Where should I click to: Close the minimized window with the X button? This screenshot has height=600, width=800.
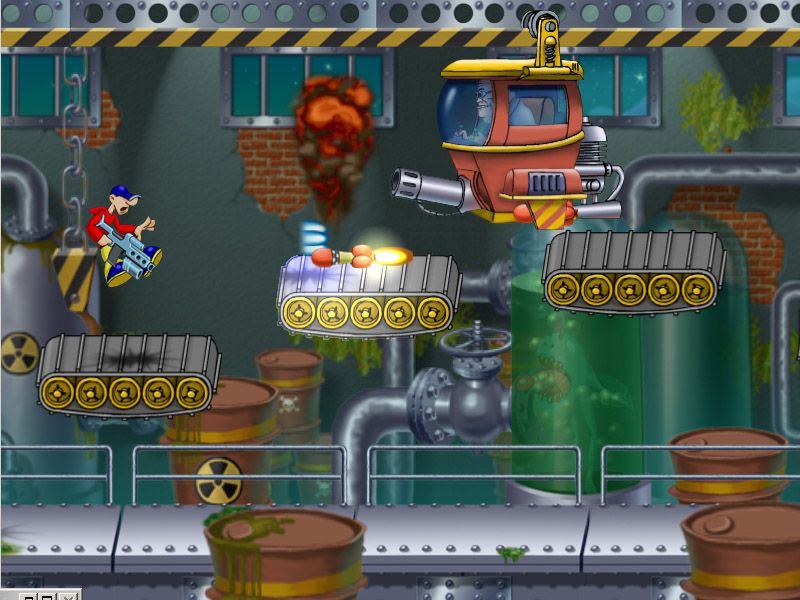(68, 597)
